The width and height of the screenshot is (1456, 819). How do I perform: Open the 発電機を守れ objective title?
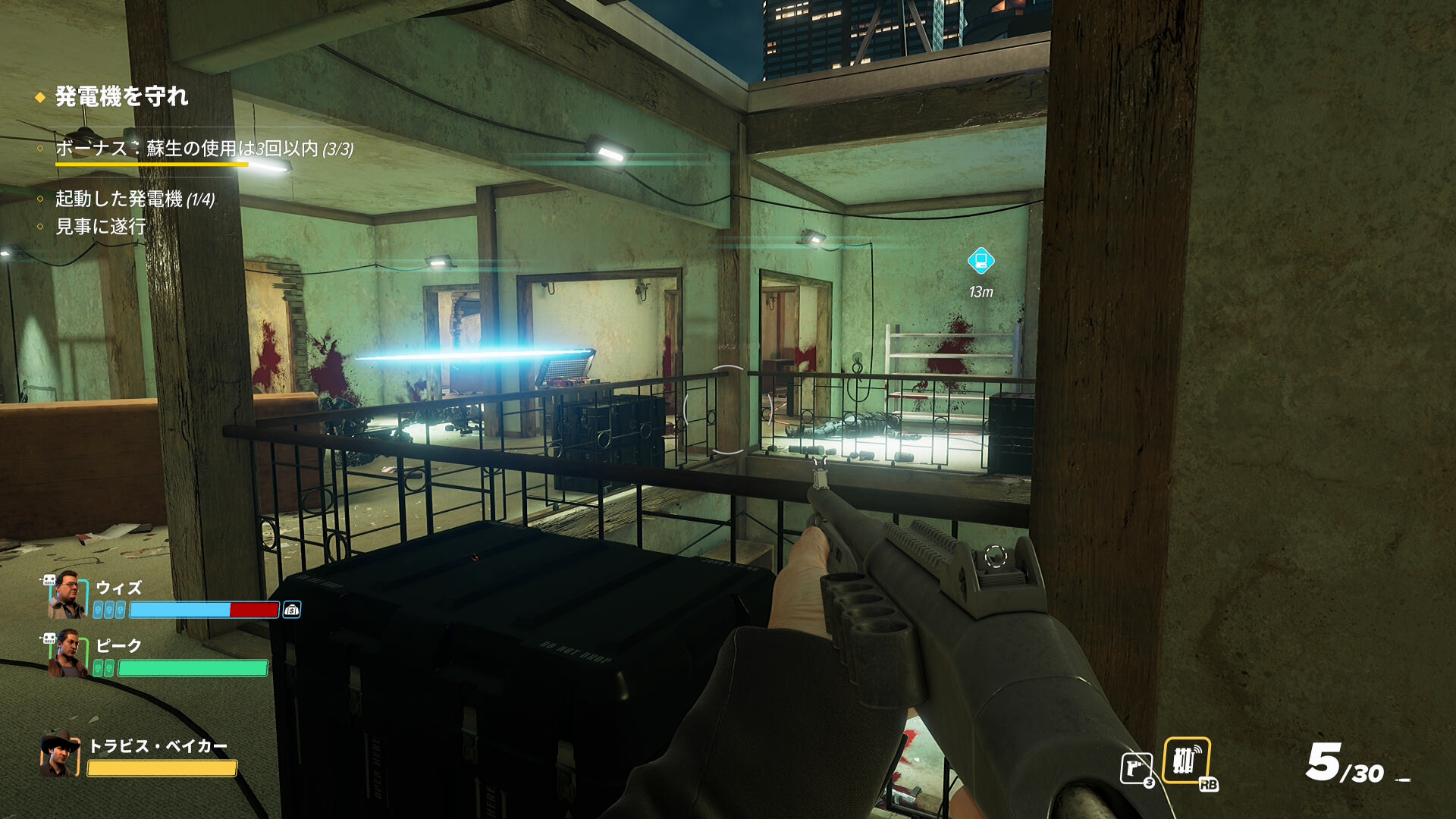(x=121, y=97)
